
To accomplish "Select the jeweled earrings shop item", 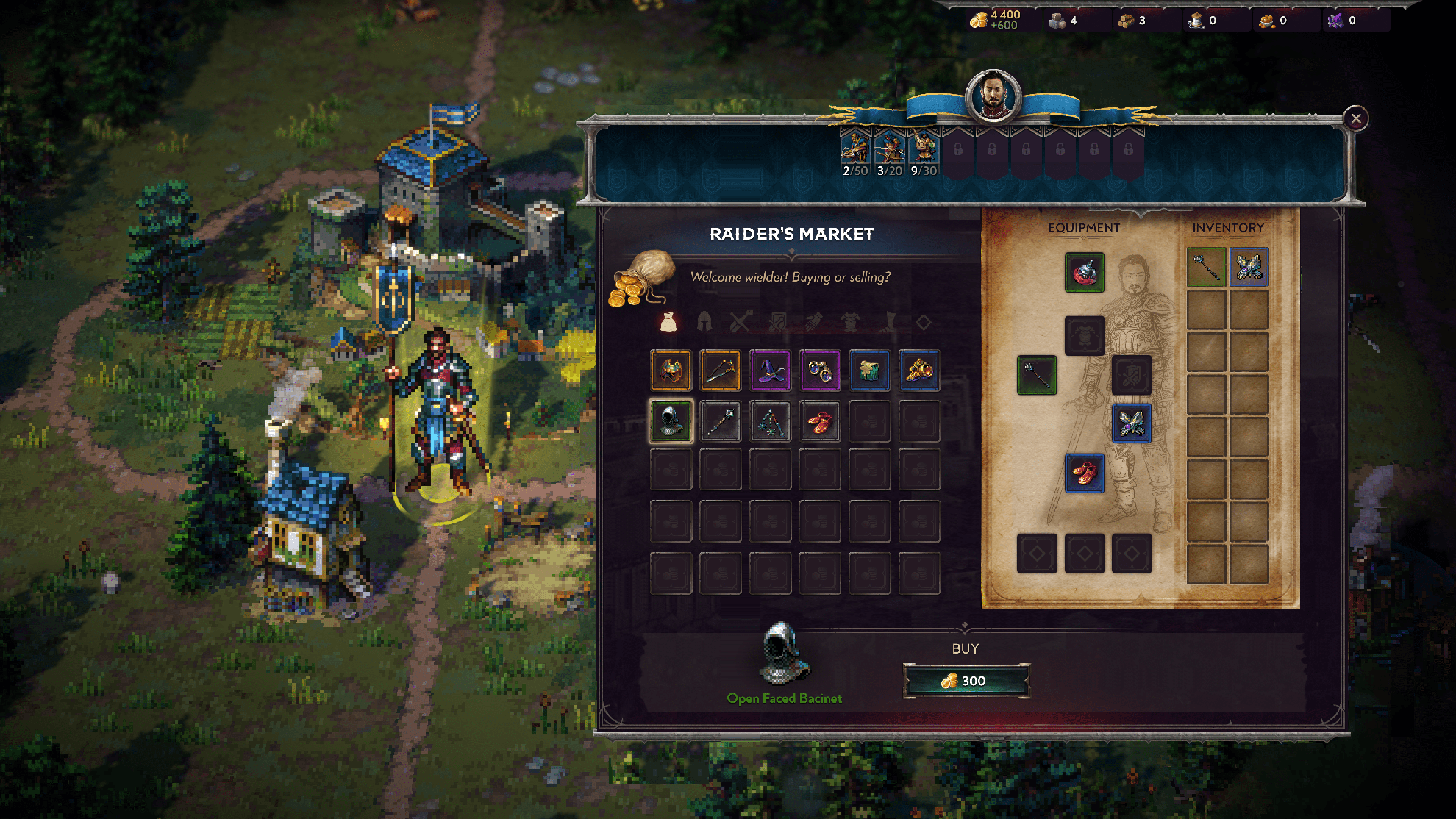I will coord(819,370).
